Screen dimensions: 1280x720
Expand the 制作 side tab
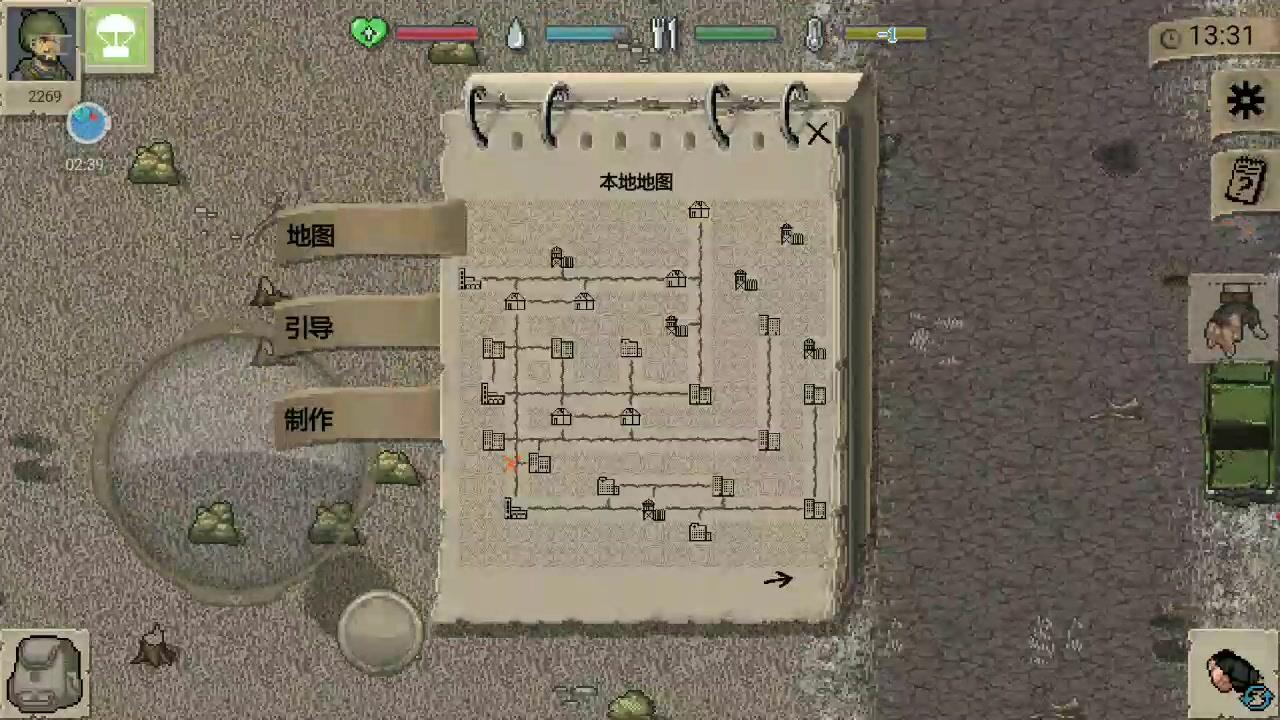click(x=308, y=421)
